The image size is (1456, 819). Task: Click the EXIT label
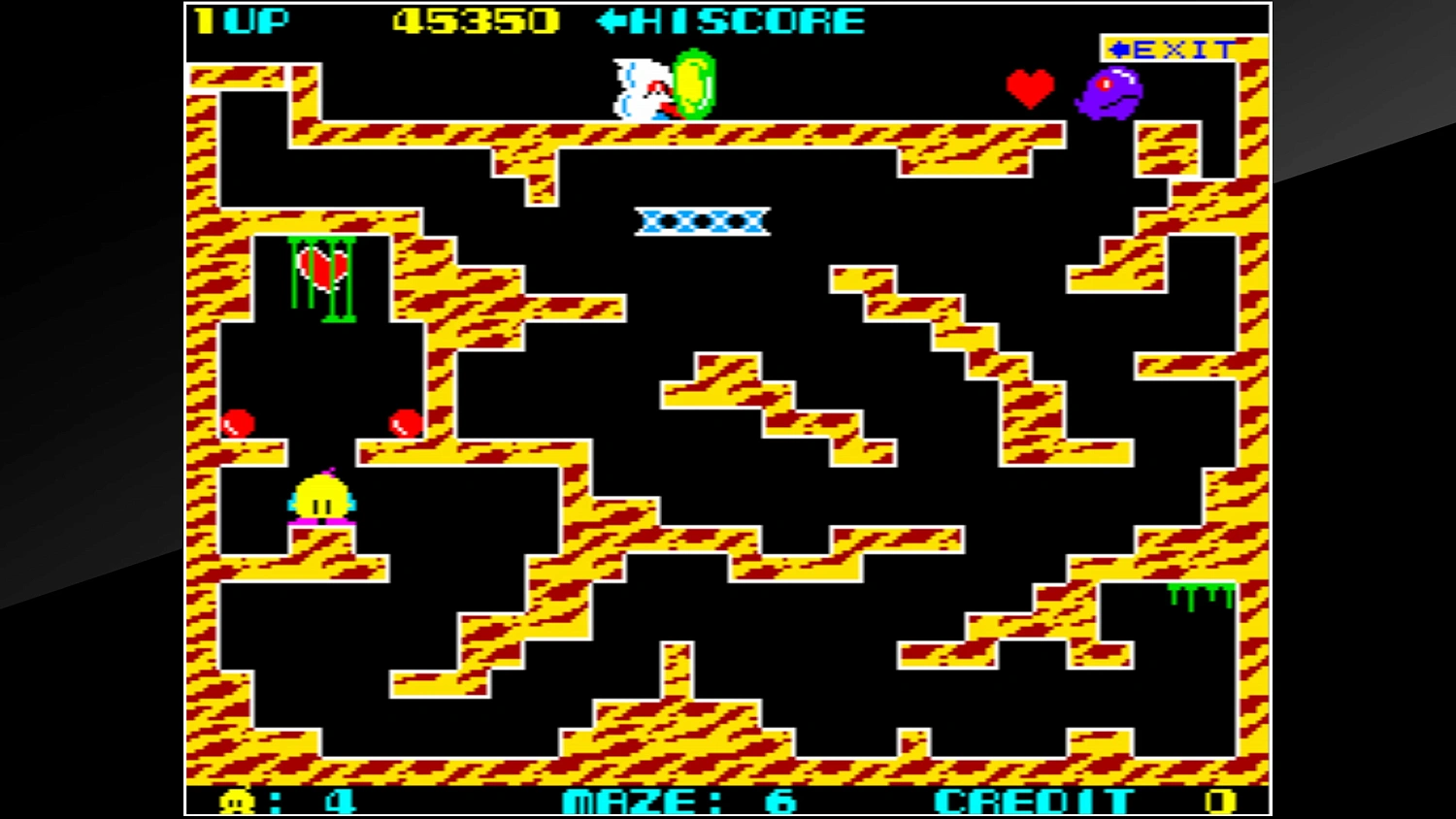(1180, 48)
